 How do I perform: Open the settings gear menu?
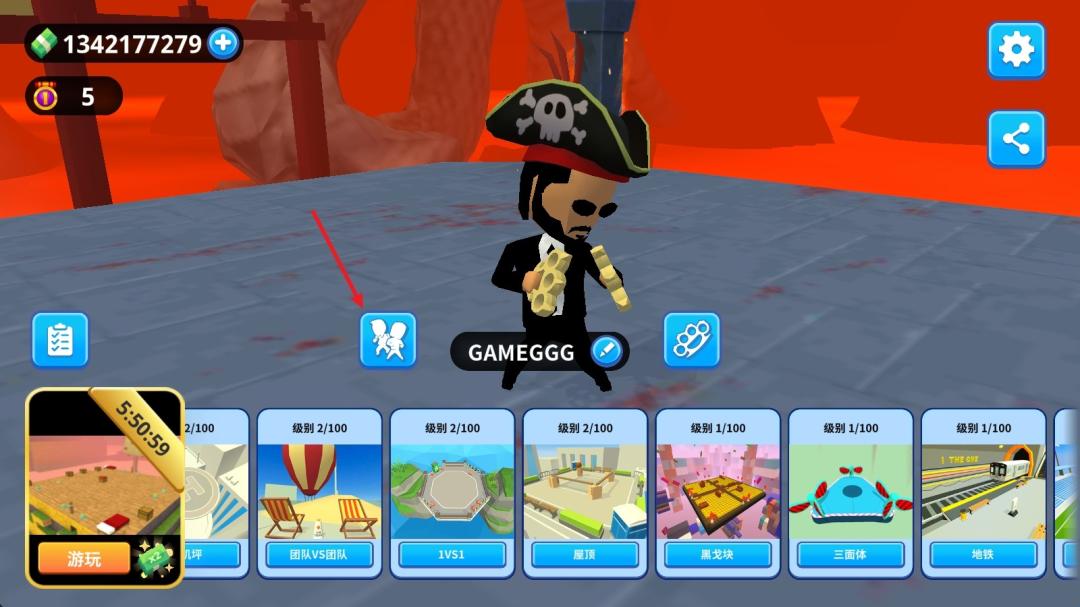pos(1016,50)
